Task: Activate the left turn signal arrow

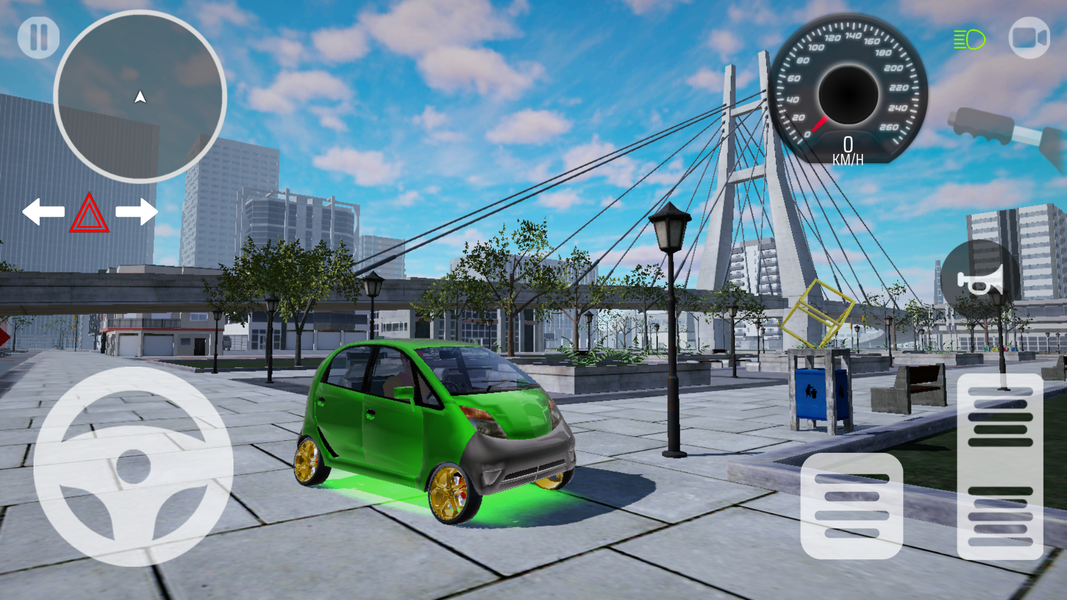Action: (44, 212)
